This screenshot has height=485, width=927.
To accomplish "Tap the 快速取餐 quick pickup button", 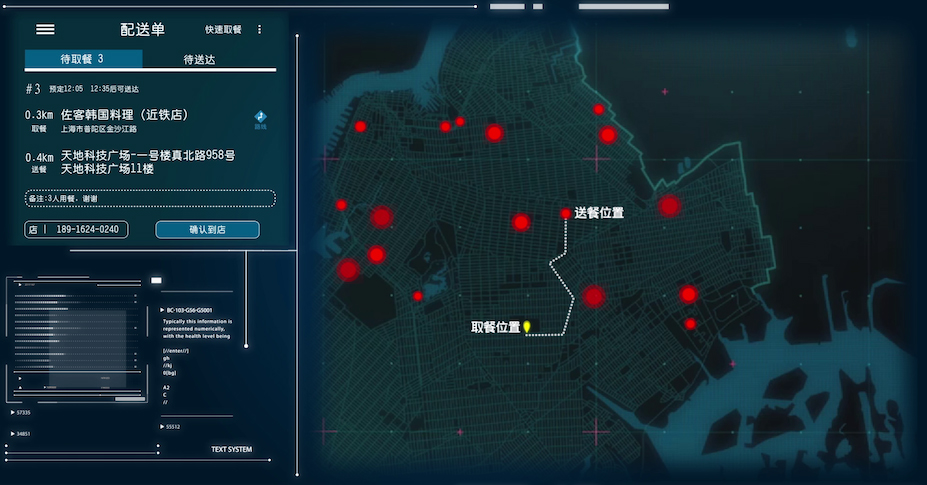I will (x=223, y=30).
